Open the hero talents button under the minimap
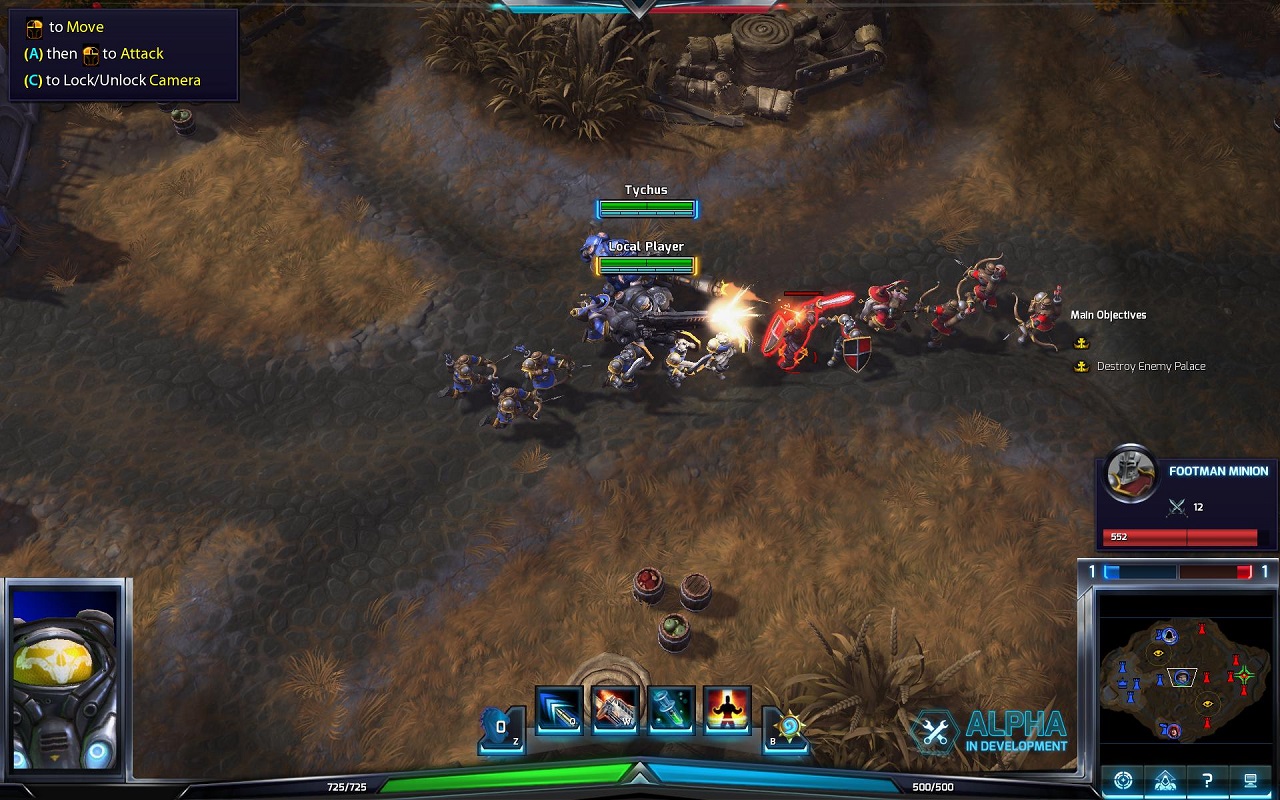The width and height of the screenshot is (1280, 800). coord(1165,780)
